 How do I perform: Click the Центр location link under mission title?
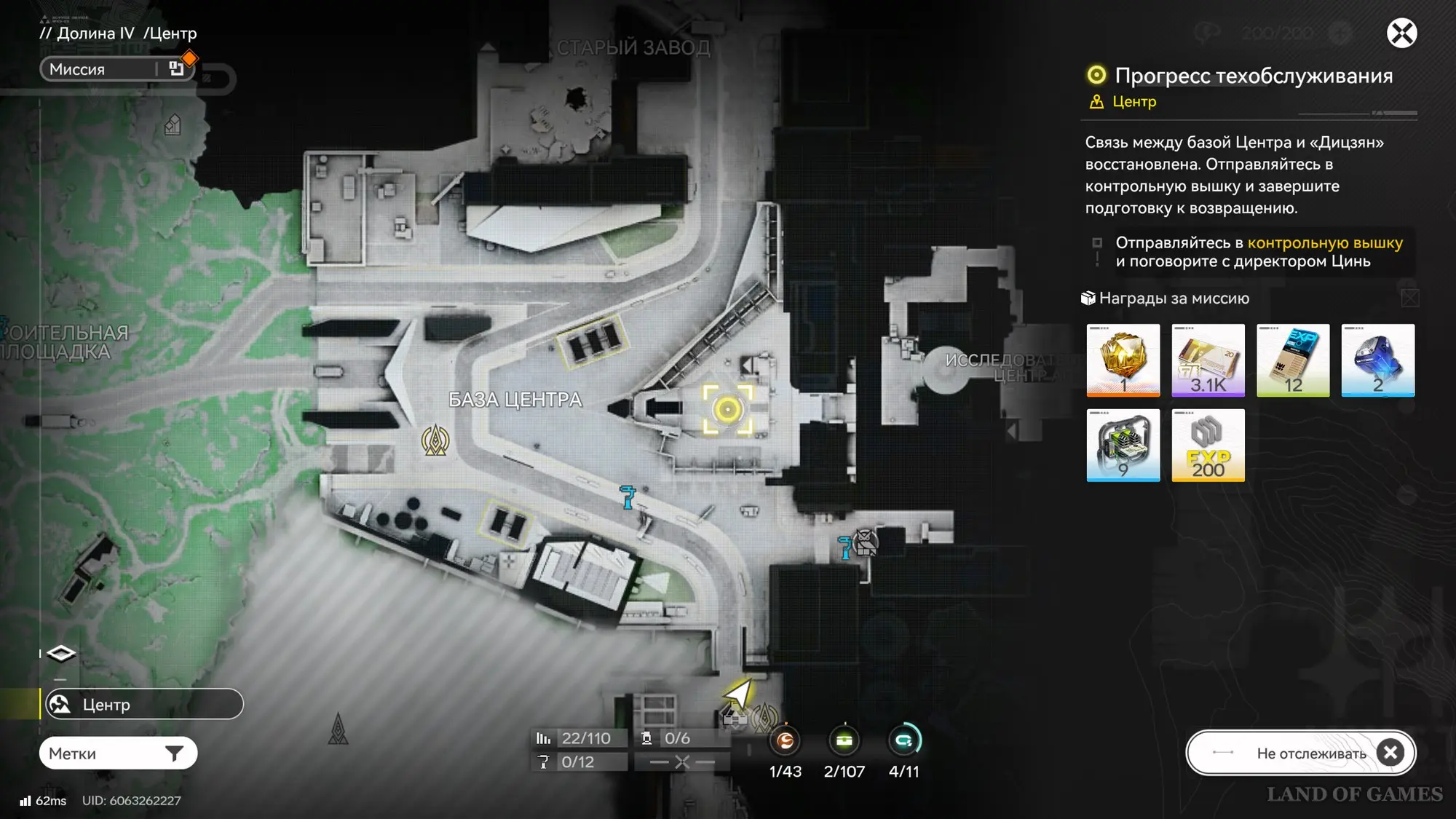pyautogui.click(x=1133, y=102)
